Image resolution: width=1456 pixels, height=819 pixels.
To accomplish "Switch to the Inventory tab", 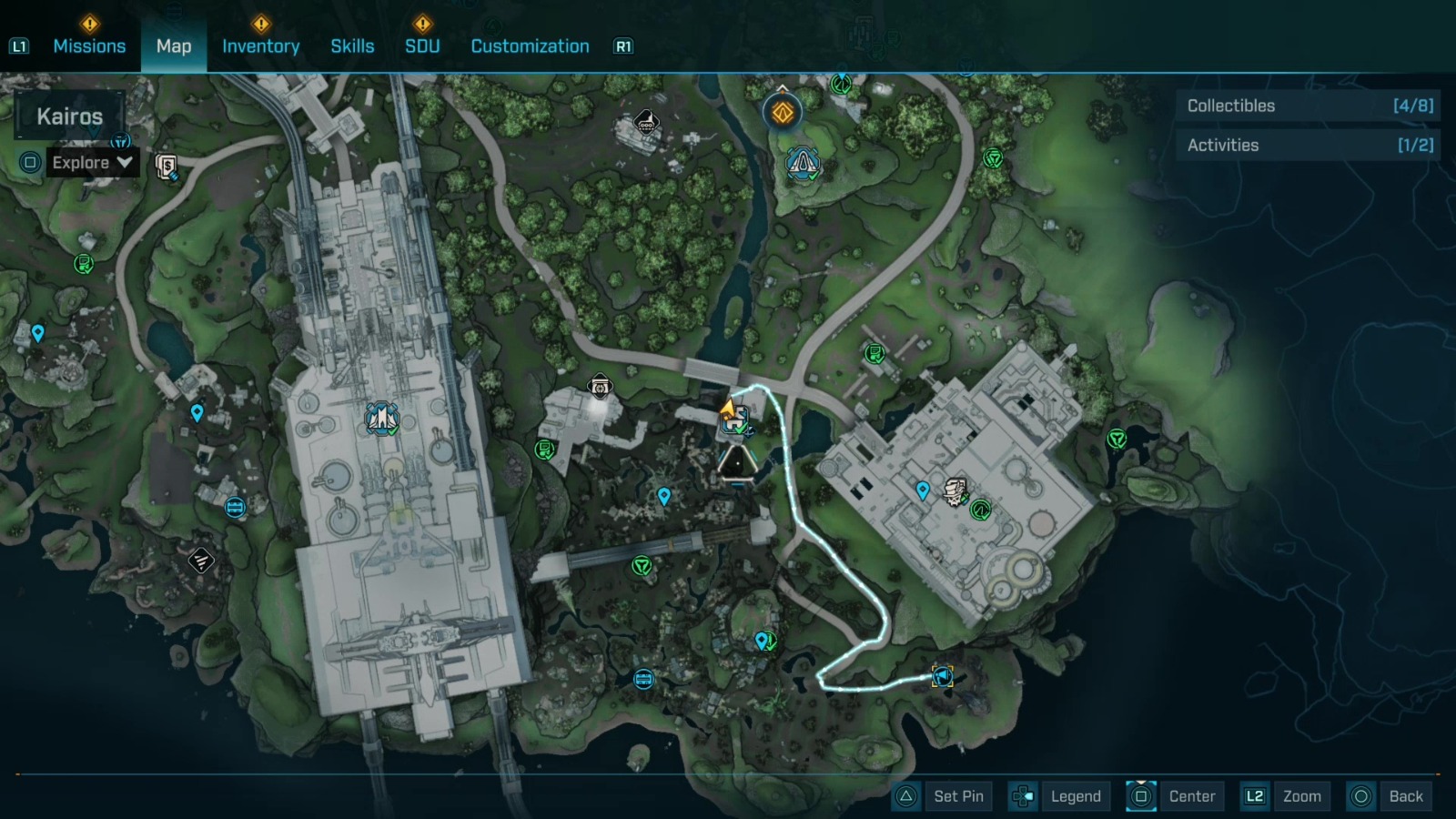I will tap(261, 45).
